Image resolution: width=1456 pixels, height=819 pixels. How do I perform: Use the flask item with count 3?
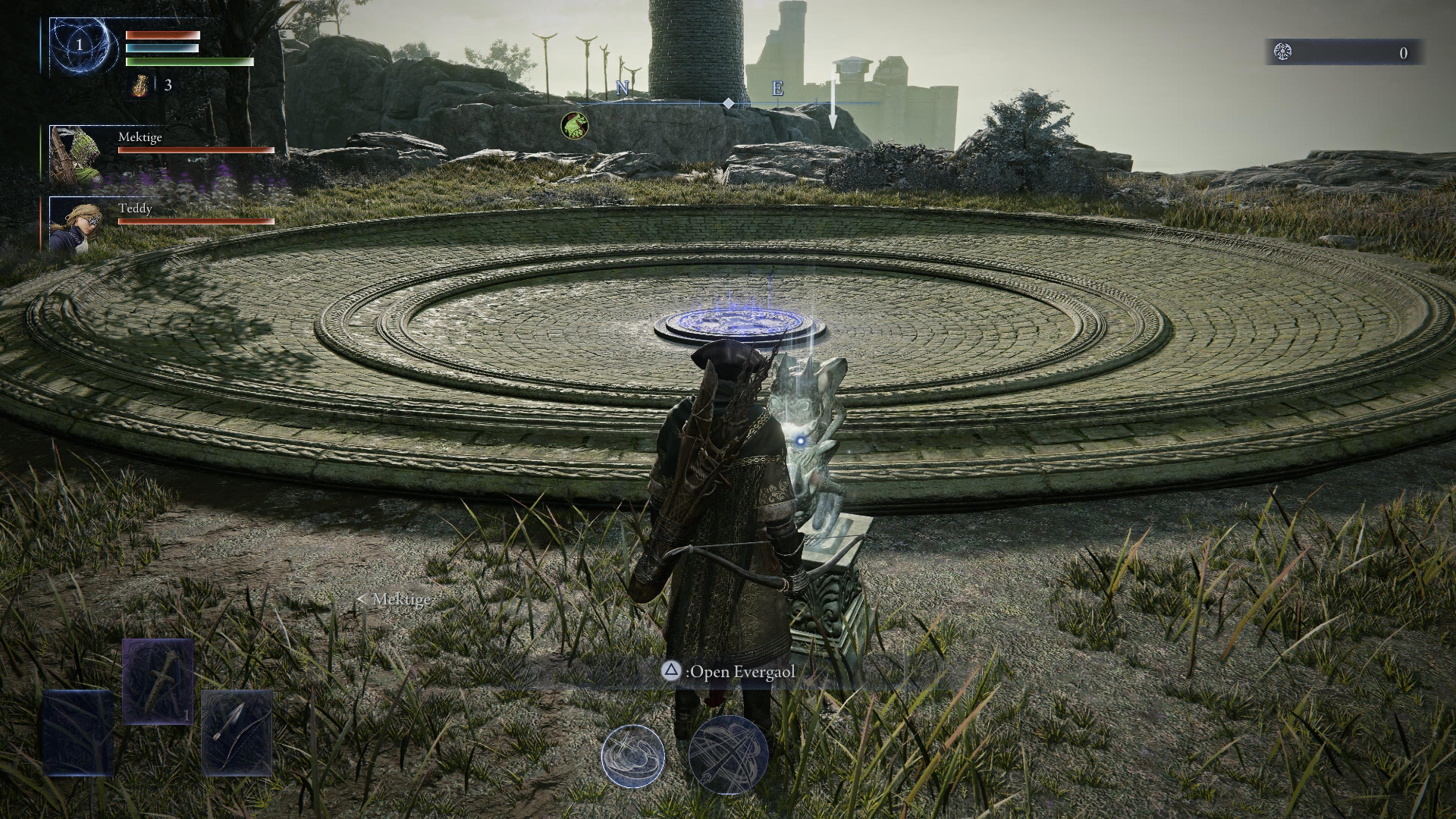(x=141, y=86)
